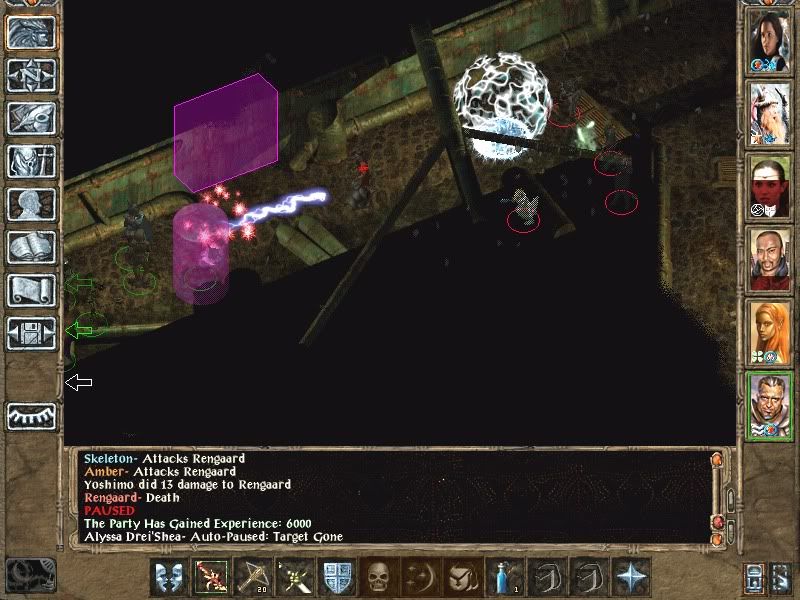The height and width of the screenshot is (600, 800).
Task: Open the area map with compass icon
Action: point(32,76)
